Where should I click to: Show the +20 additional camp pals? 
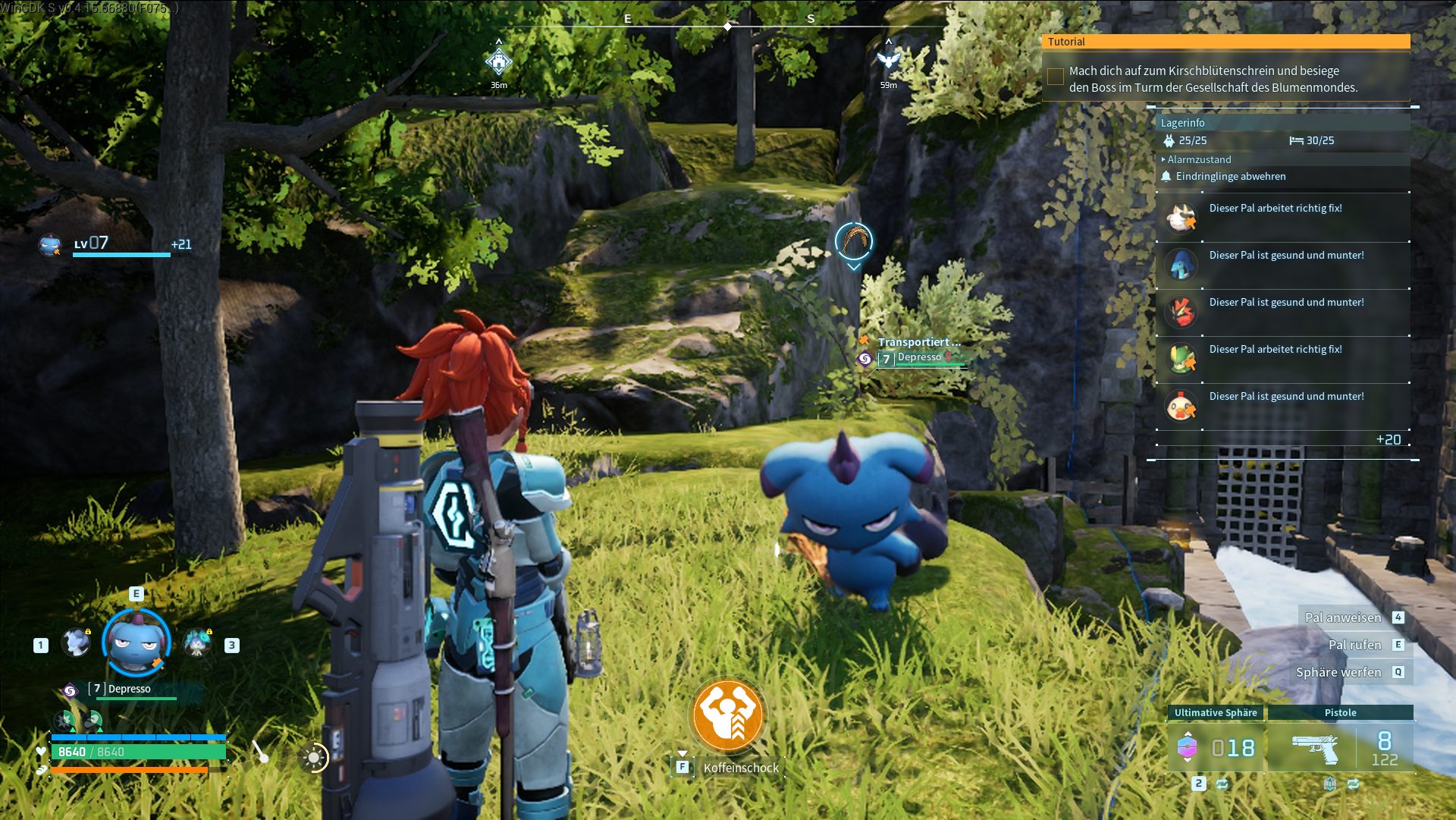pyautogui.click(x=1389, y=440)
